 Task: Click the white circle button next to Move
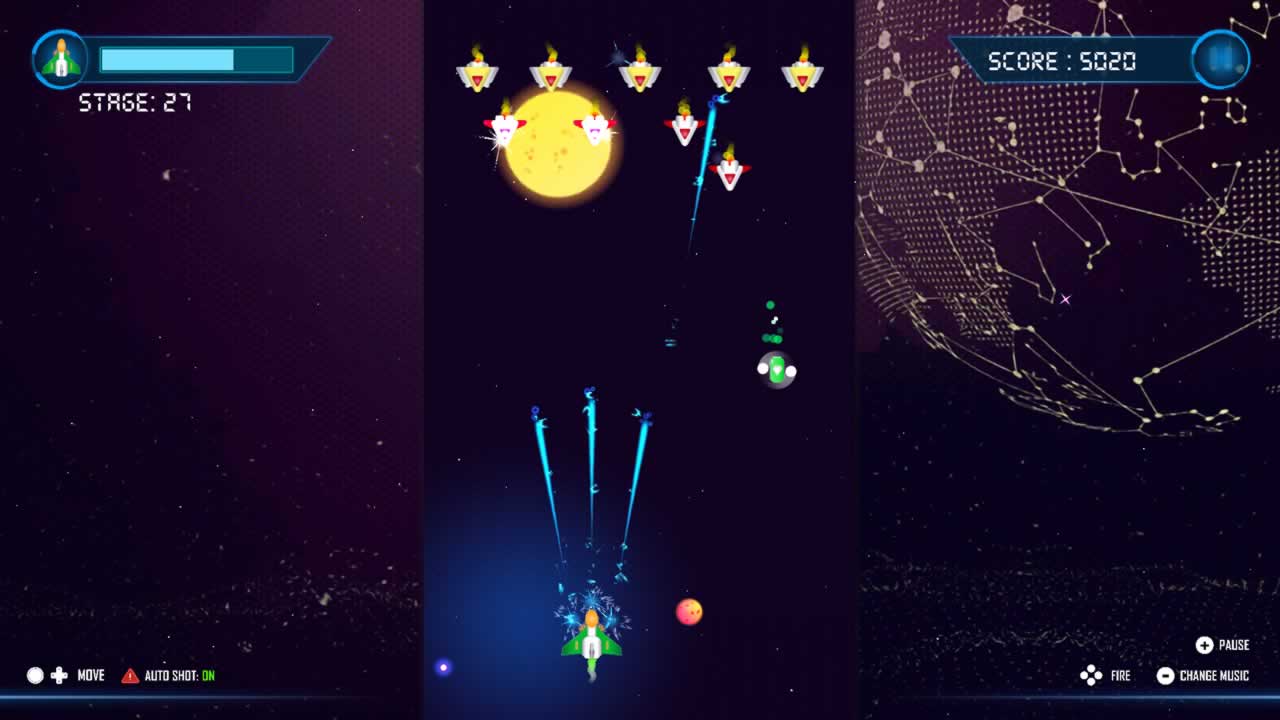(x=34, y=675)
